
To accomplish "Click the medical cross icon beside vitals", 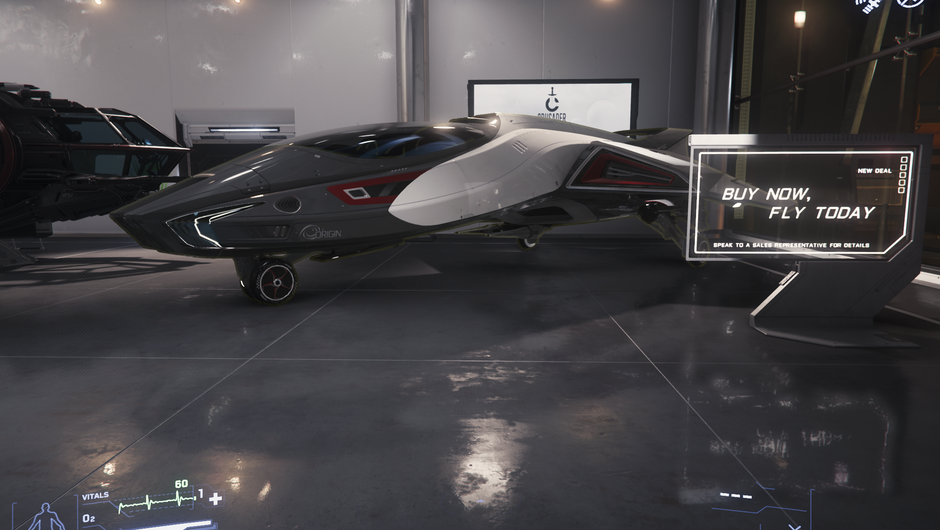I will pos(214,498).
